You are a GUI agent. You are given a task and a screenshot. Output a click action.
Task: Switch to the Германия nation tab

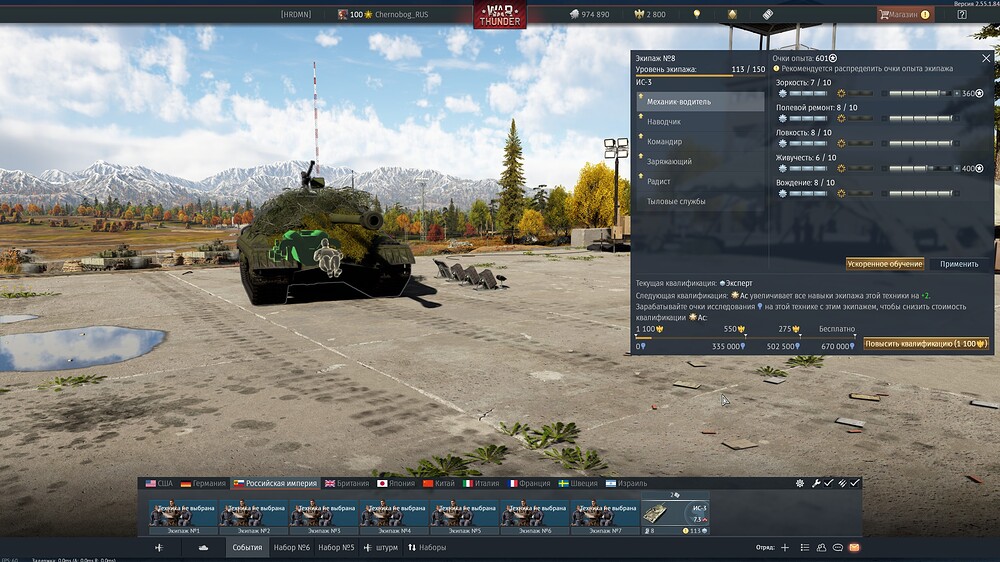click(203, 483)
